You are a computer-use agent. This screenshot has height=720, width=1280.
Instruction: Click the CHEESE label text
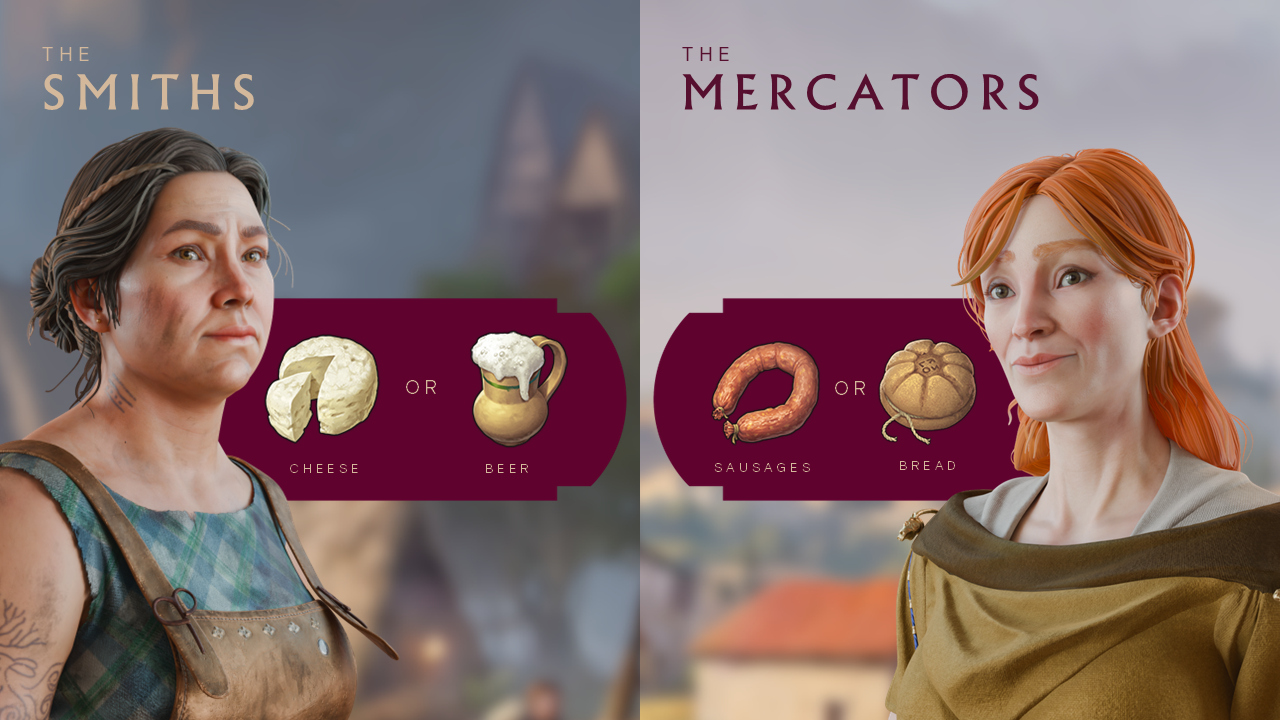[x=325, y=467]
